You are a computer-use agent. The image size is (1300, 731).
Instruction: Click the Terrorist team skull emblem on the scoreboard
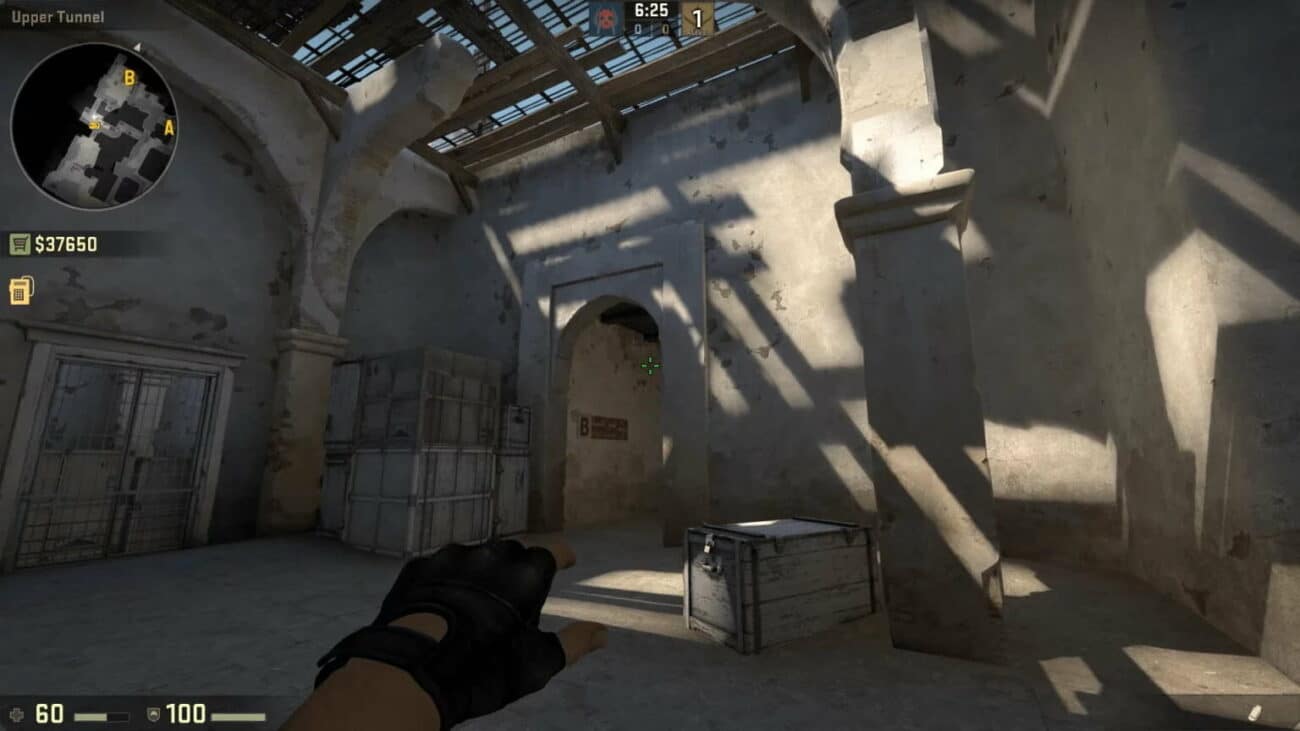pos(605,16)
